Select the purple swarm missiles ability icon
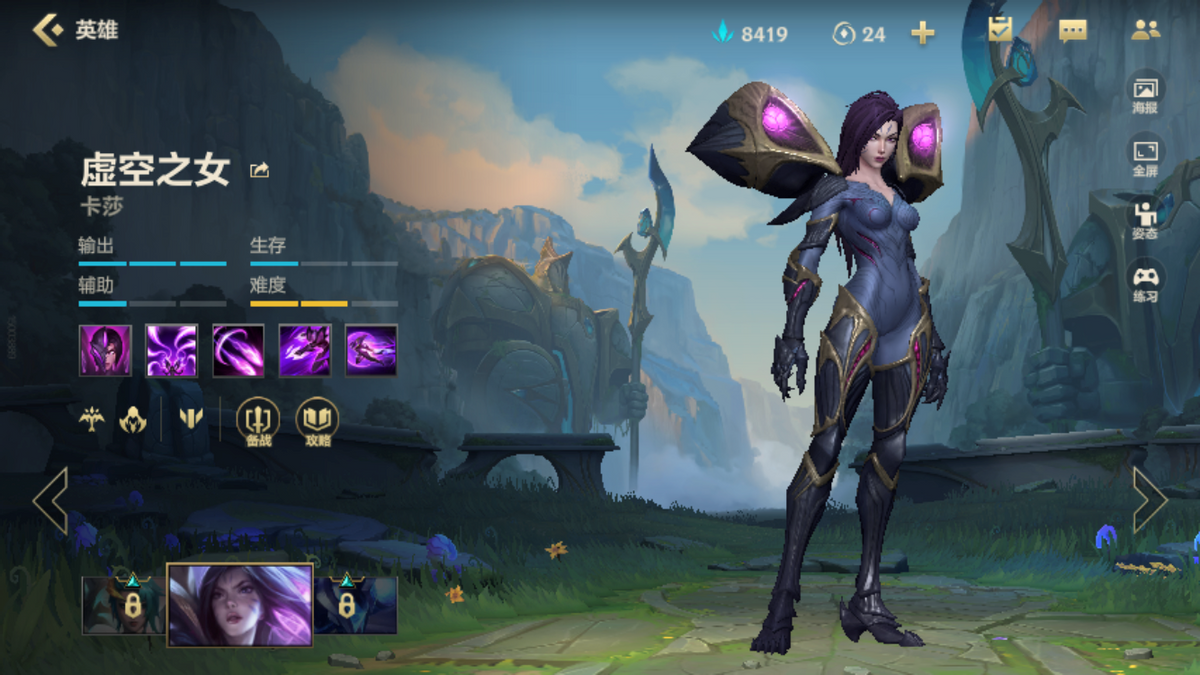 coord(172,350)
